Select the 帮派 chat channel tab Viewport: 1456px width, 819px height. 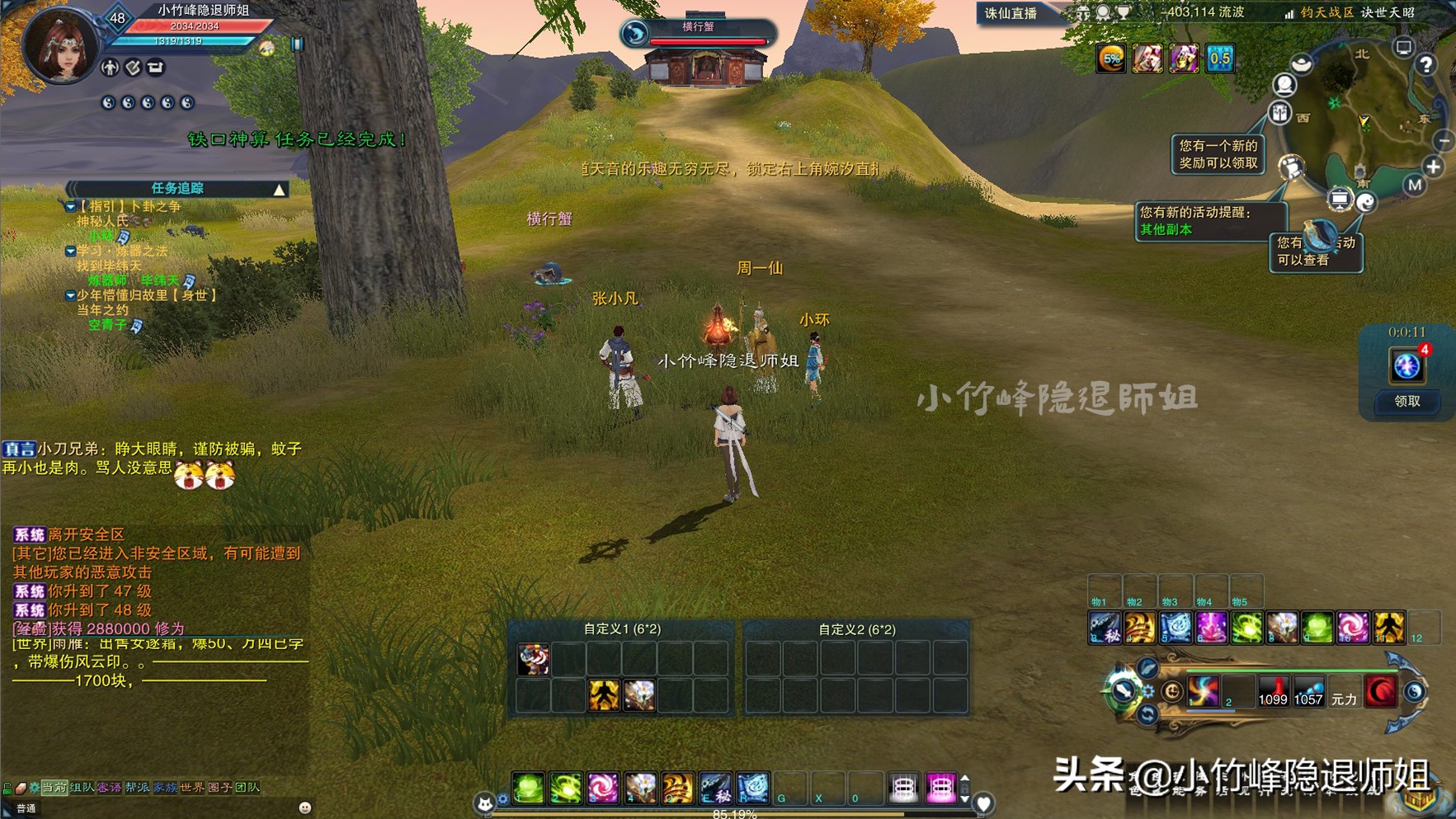click(x=137, y=788)
